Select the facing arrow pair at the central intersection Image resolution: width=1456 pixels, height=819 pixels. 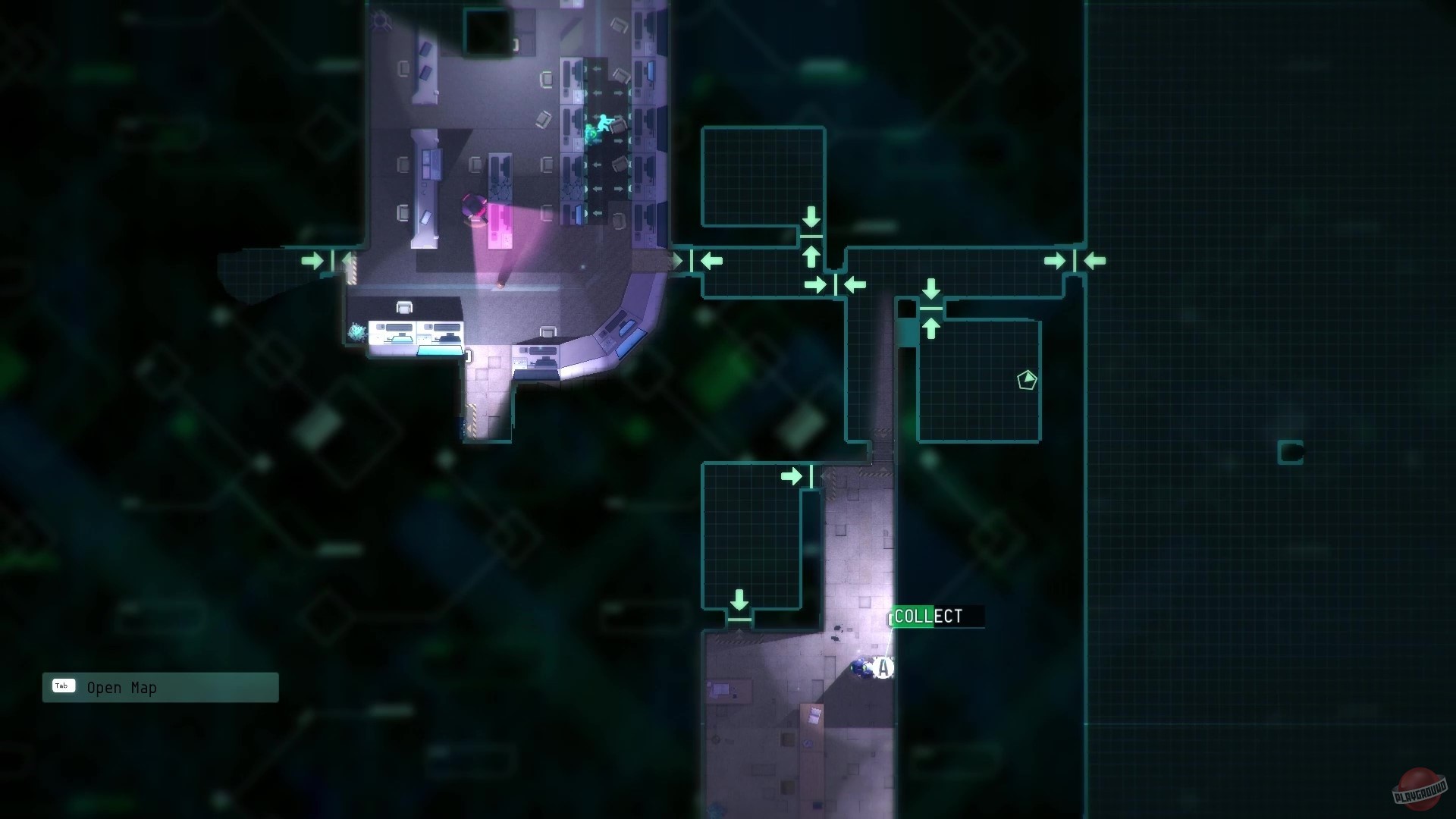coord(836,285)
